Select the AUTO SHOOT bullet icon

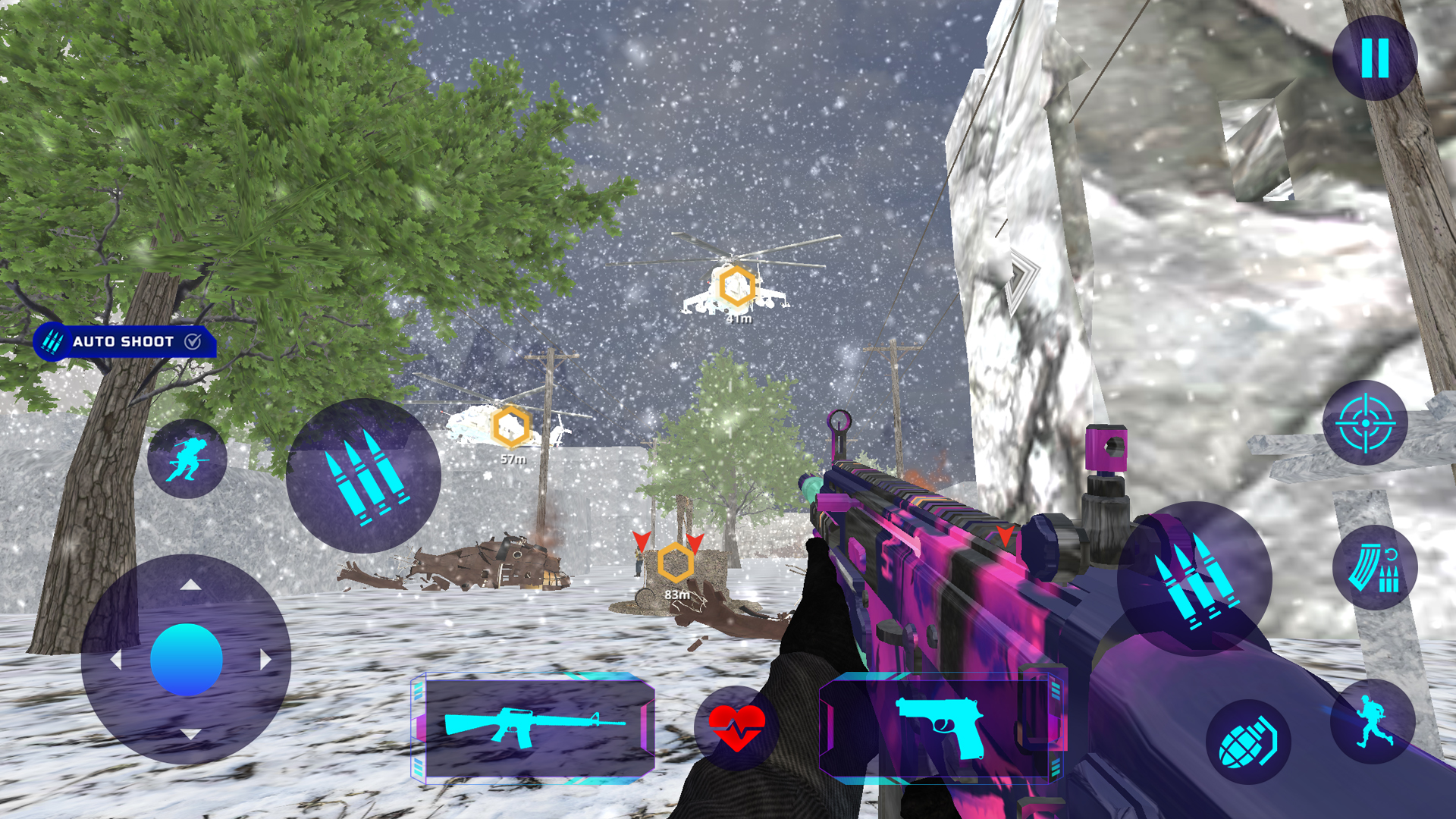(x=52, y=342)
